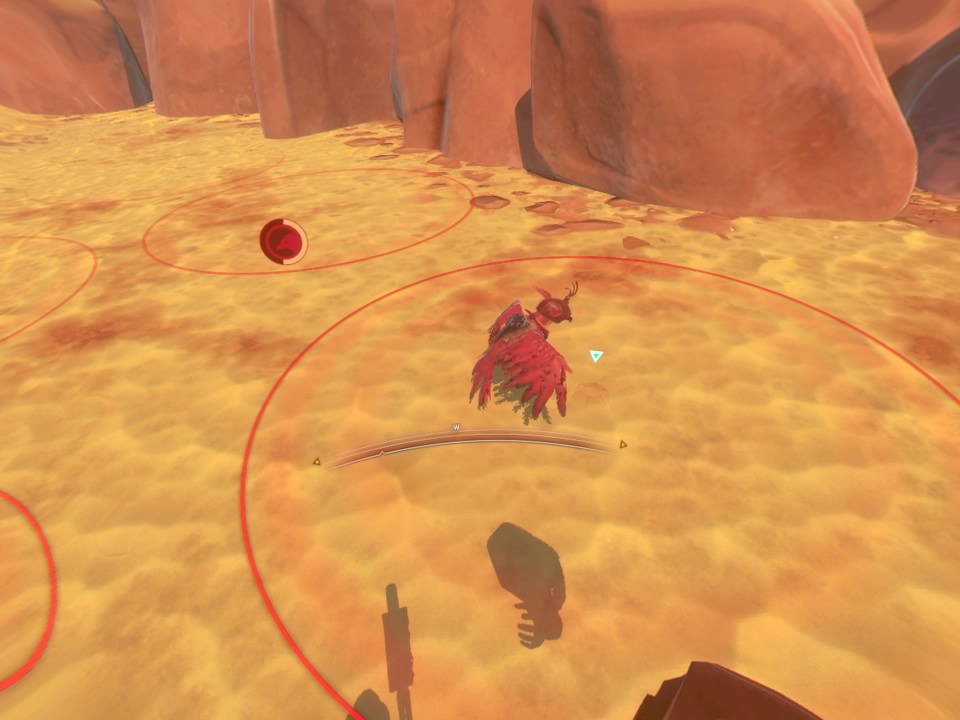Viewport: 960px width, 720px height.
Task: Click the curved compass bar showing W
Action: (470, 443)
